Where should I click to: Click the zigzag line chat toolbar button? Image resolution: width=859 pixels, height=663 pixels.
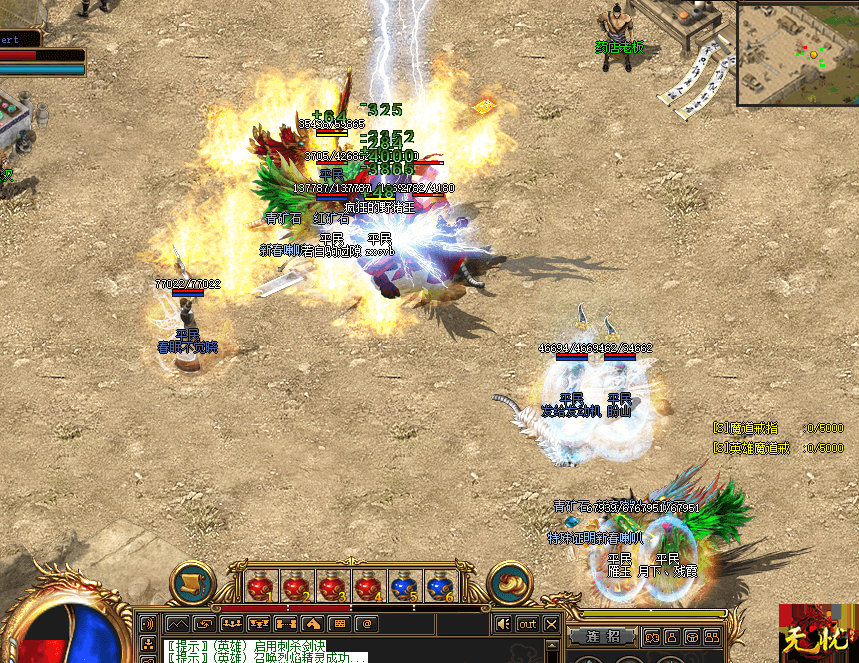click(x=177, y=624)
